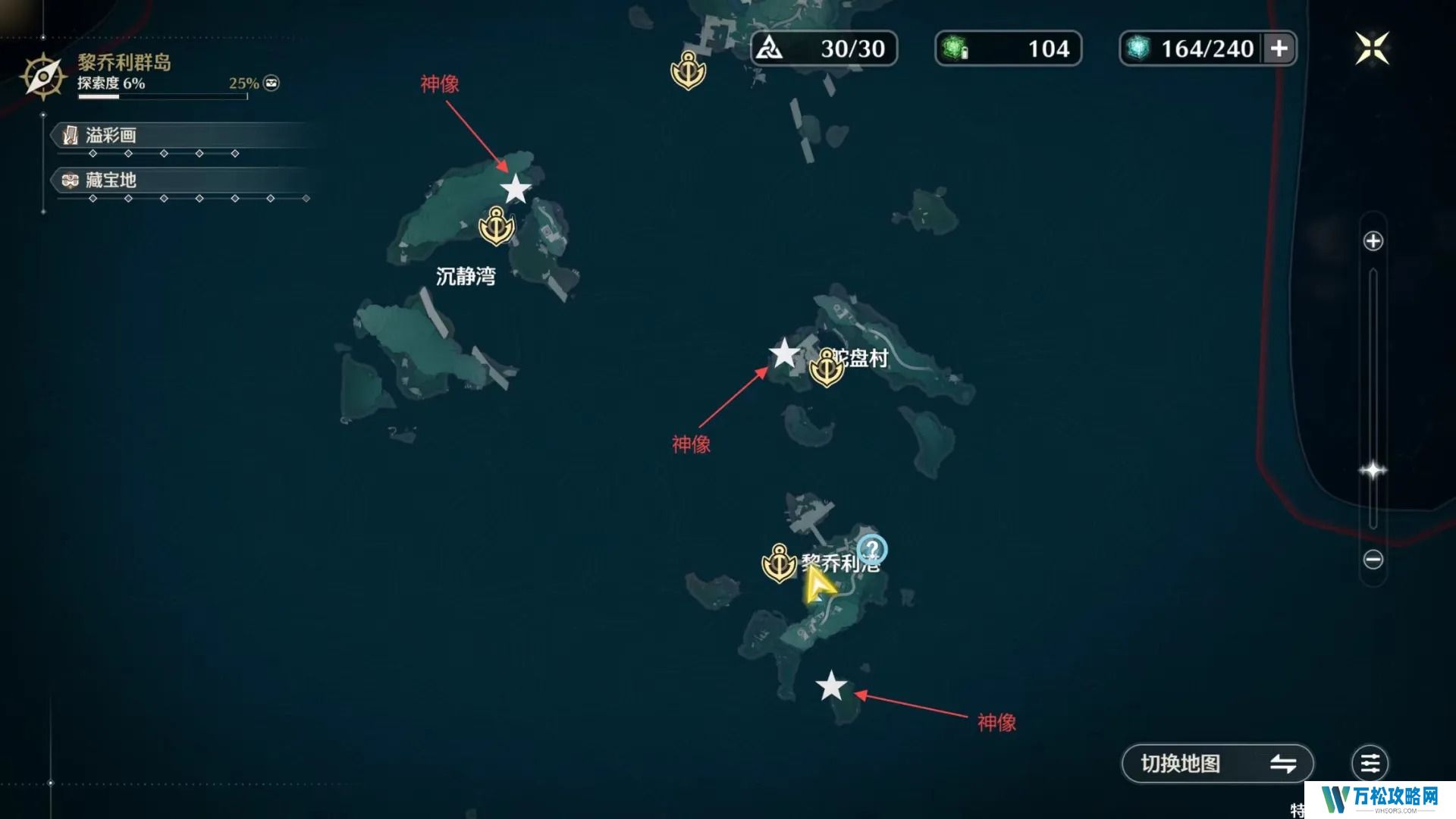Open the map filter list button
The width and height of the screenshot is (1456, 819).
point(1370,763)
